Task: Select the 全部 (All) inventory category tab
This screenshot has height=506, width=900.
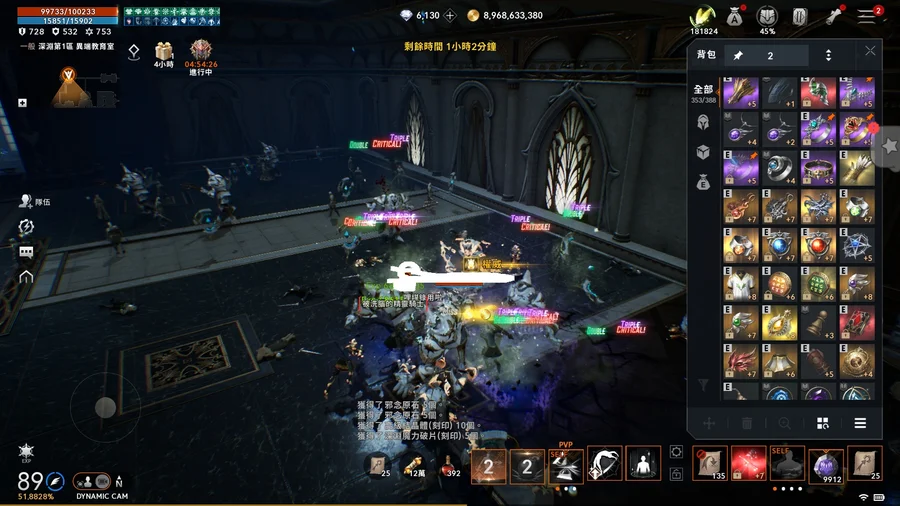Action: 703,92
